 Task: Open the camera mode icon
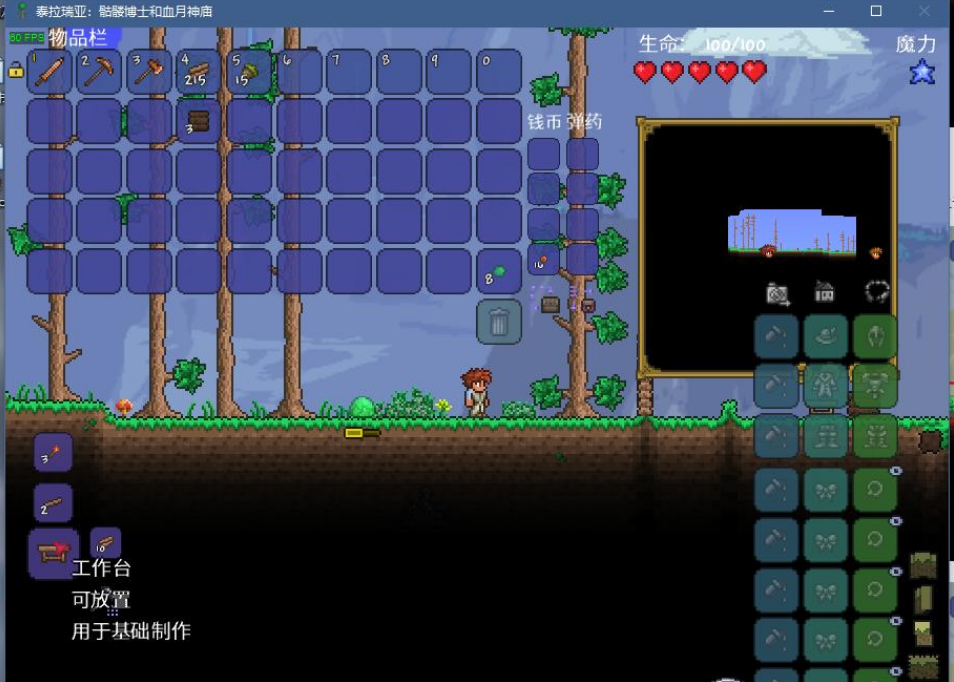[x=777, y=293]
